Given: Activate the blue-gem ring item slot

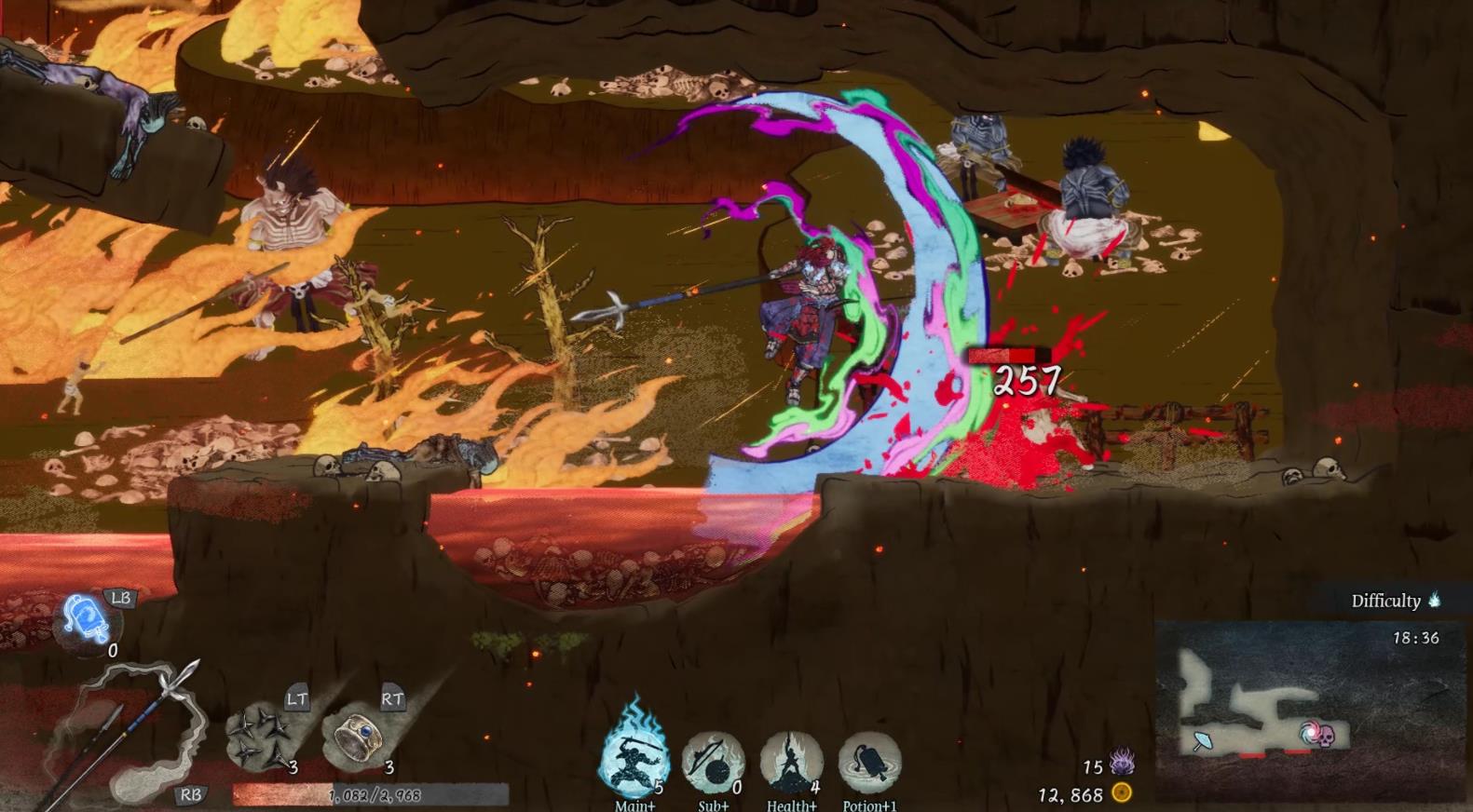Looking at the screenshot, I should (359, 736).
